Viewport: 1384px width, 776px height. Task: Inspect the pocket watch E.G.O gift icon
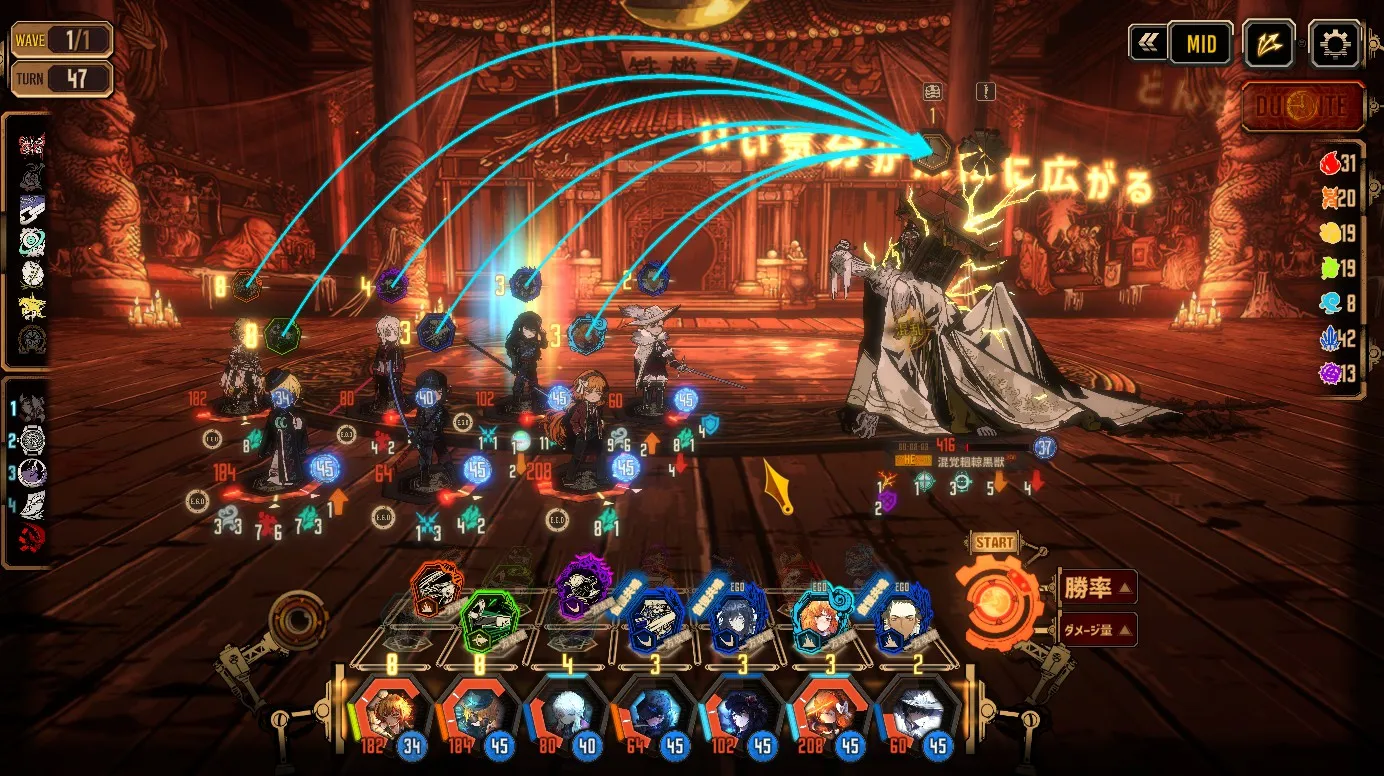(x=32, y=441)
